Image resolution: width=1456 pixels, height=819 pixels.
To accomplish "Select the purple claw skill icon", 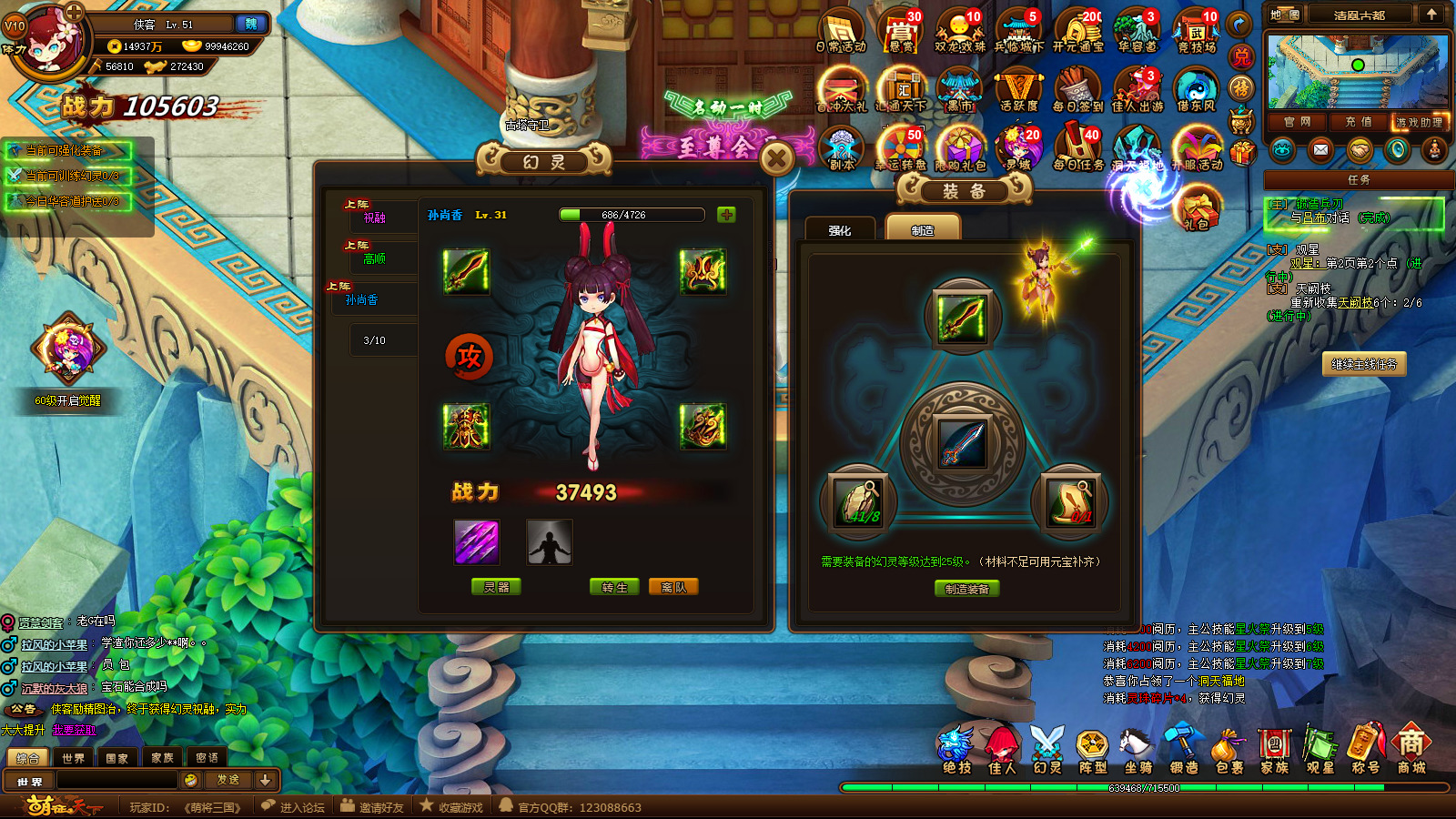I will click(x=476, y=541).
